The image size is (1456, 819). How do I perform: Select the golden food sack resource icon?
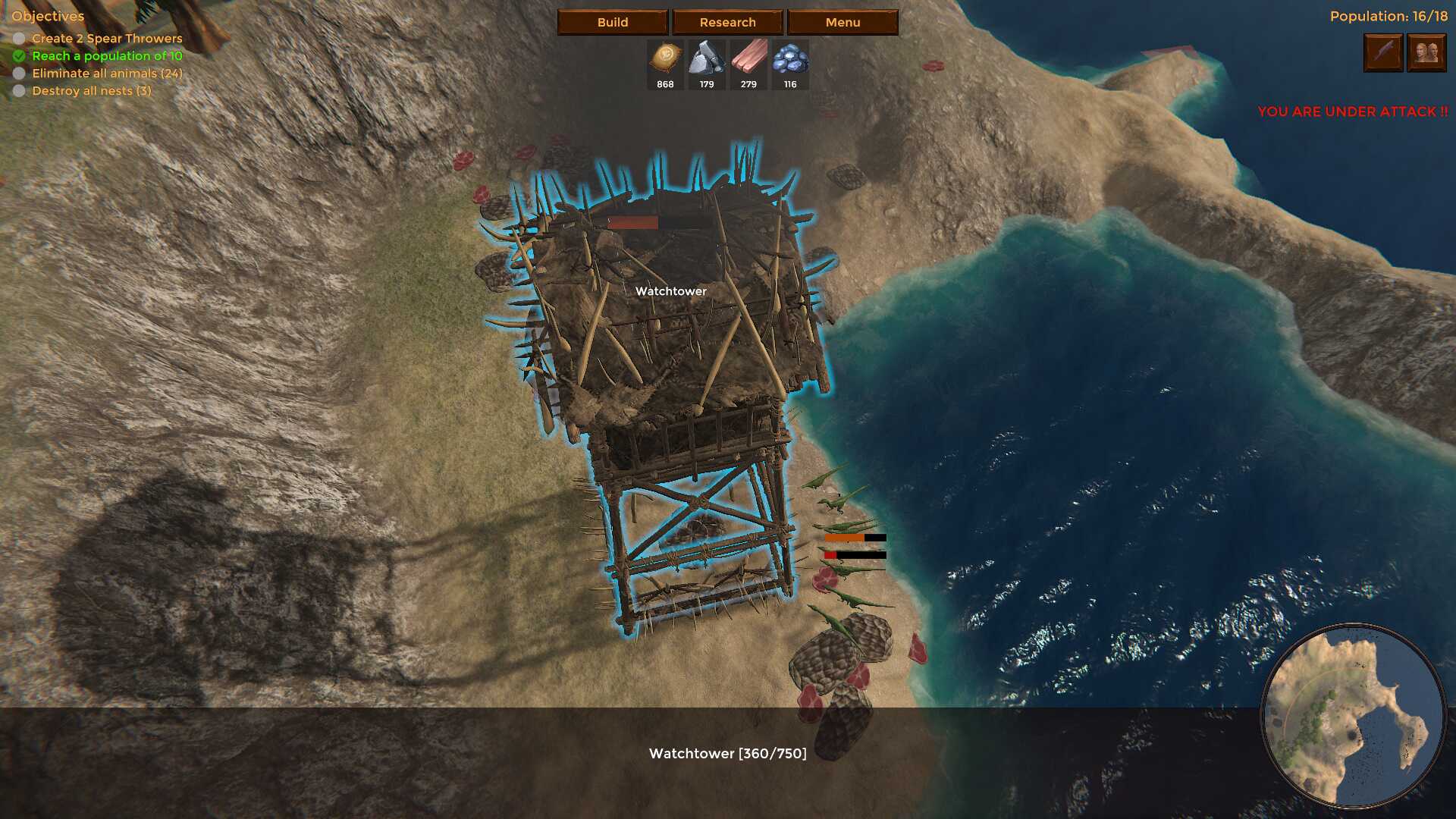[x=665, y=58]
